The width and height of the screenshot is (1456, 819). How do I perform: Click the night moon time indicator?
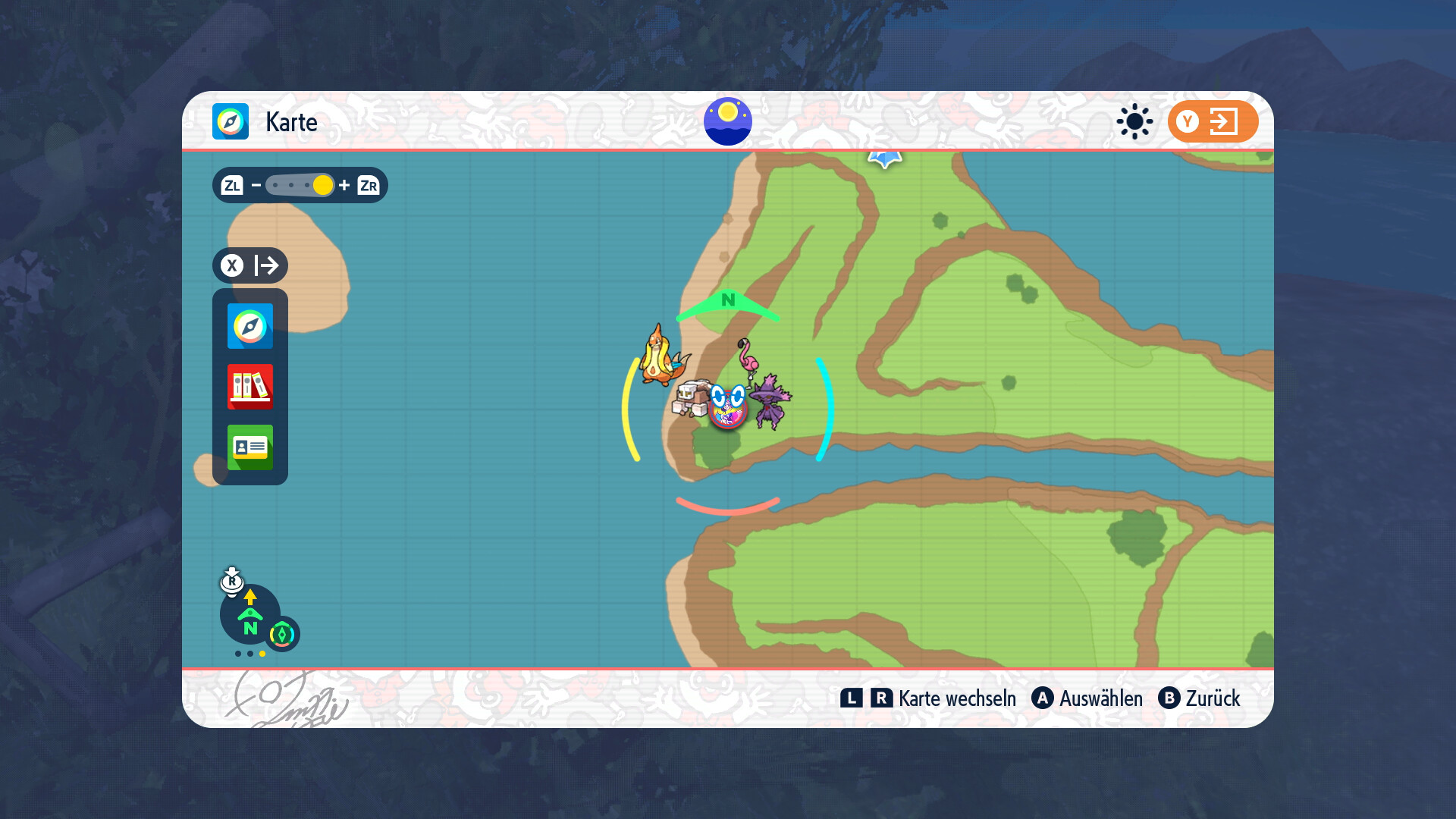pos(728,121)
